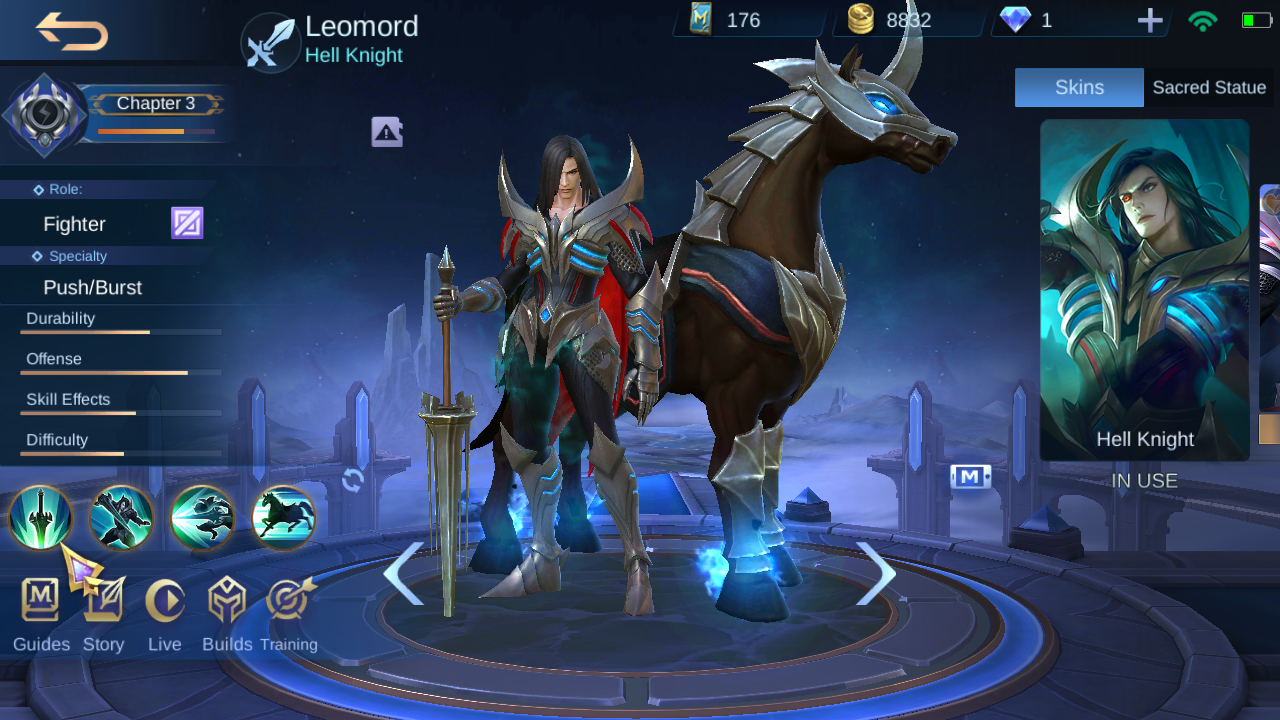Select the Hell Knight skin thumbnail
Image resolution: width=1280 pixels, height=720 pixels.
click(1144, 290)
